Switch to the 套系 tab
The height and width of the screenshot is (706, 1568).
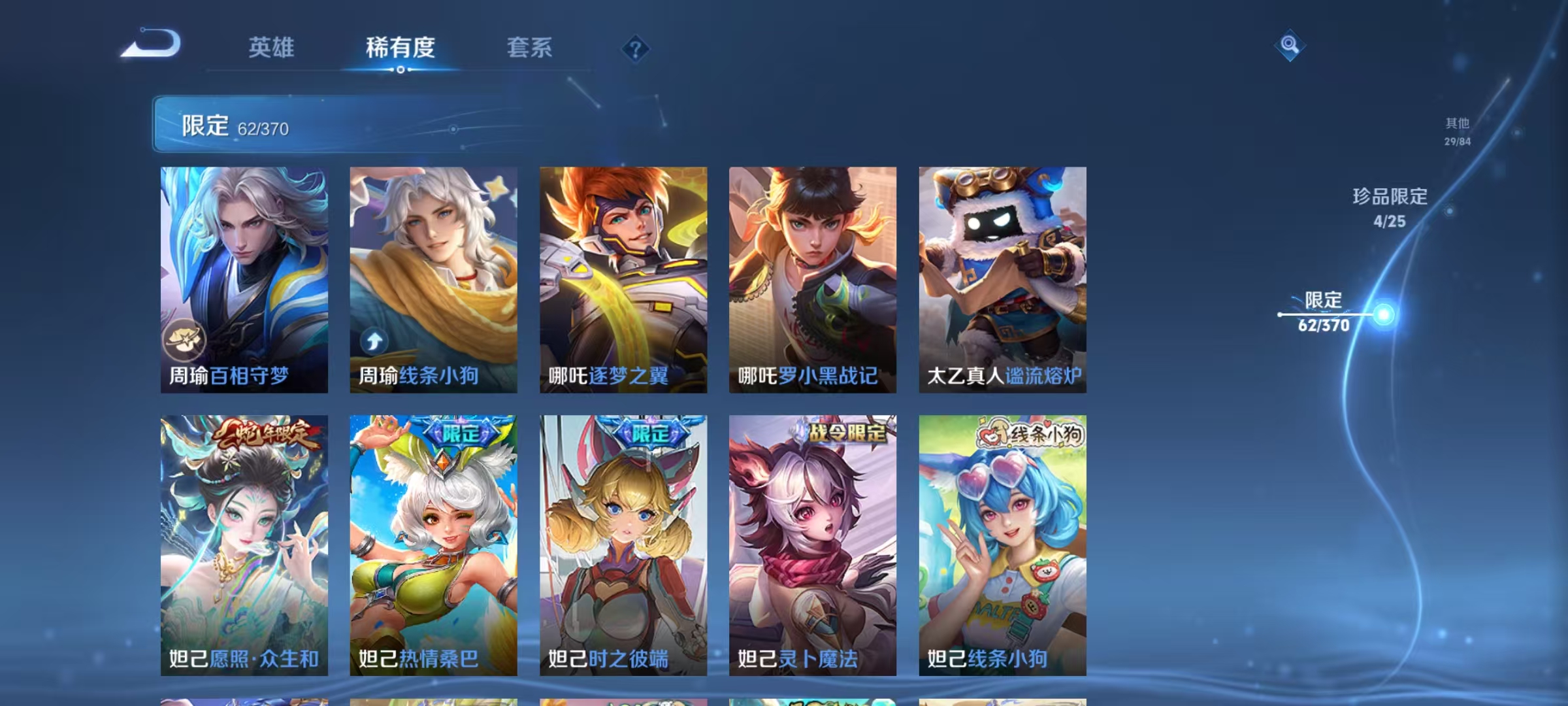(529, 48)
